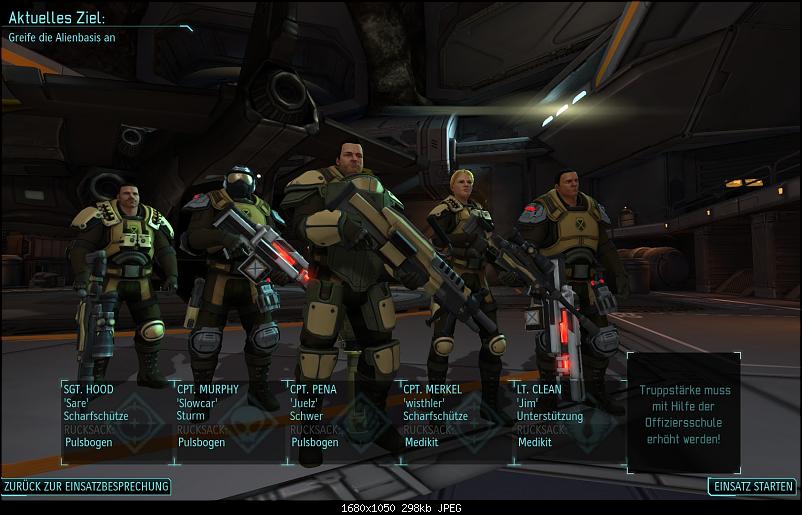
Task: Click the locked Truppstärke squad slot
Action: tap(685, 412)
